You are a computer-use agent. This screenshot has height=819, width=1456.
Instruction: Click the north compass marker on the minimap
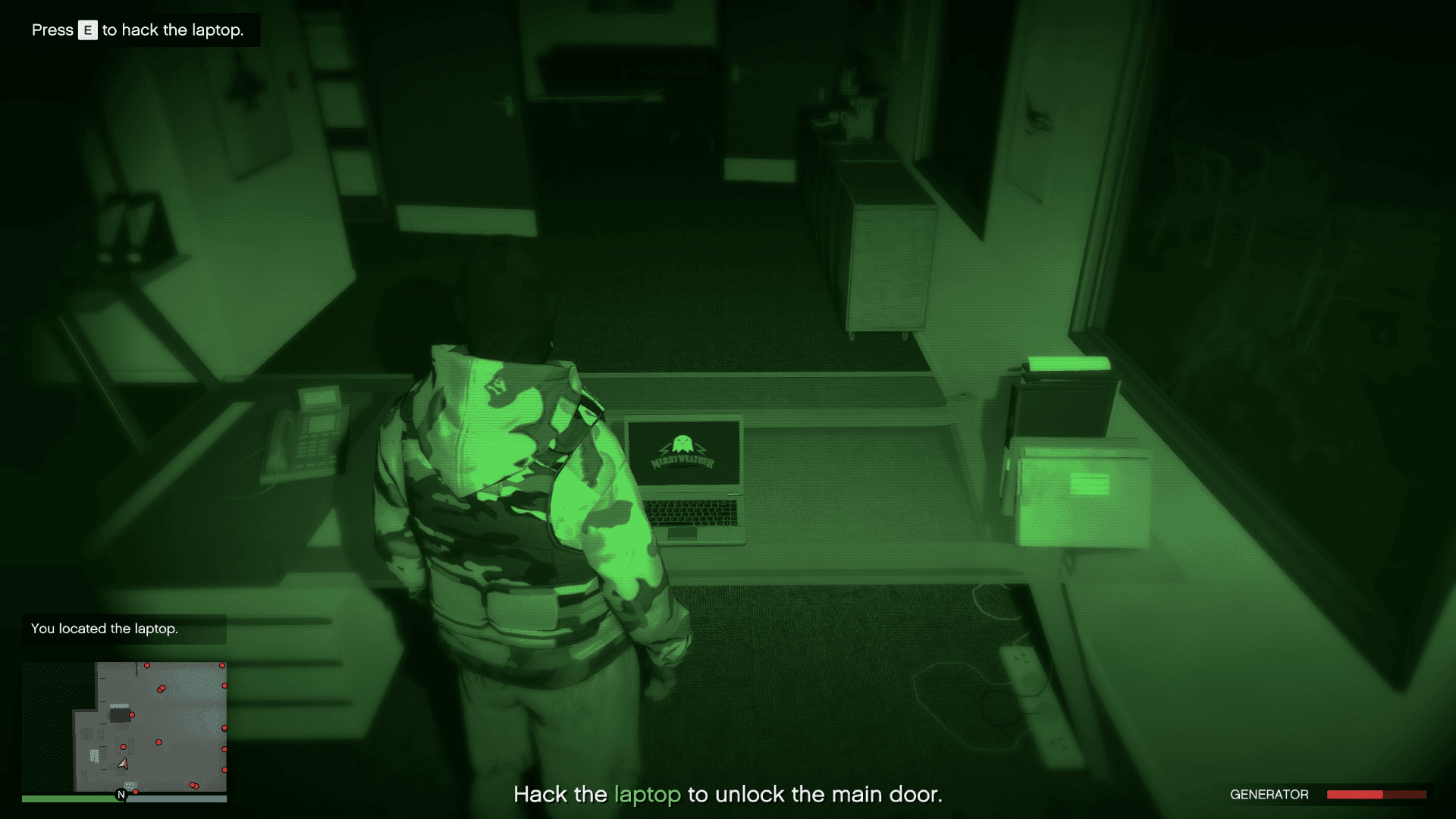pos(121,794)
